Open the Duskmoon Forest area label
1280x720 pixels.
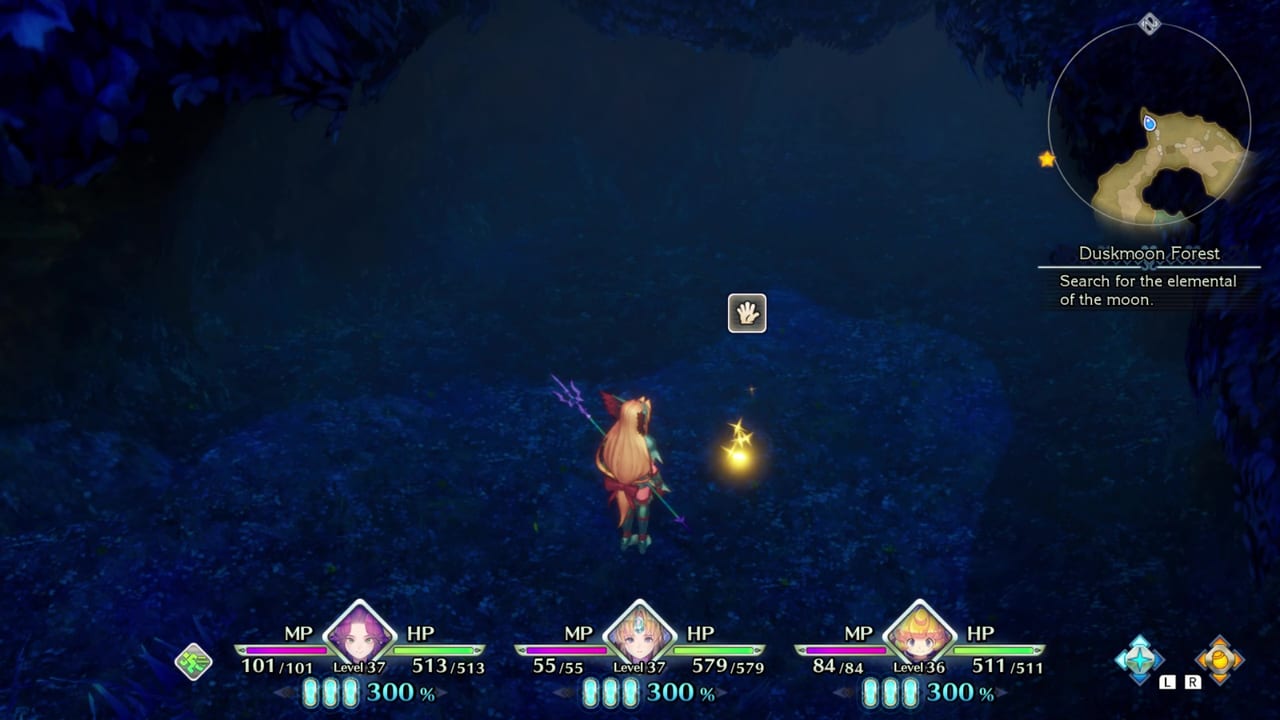[1148, 254]
